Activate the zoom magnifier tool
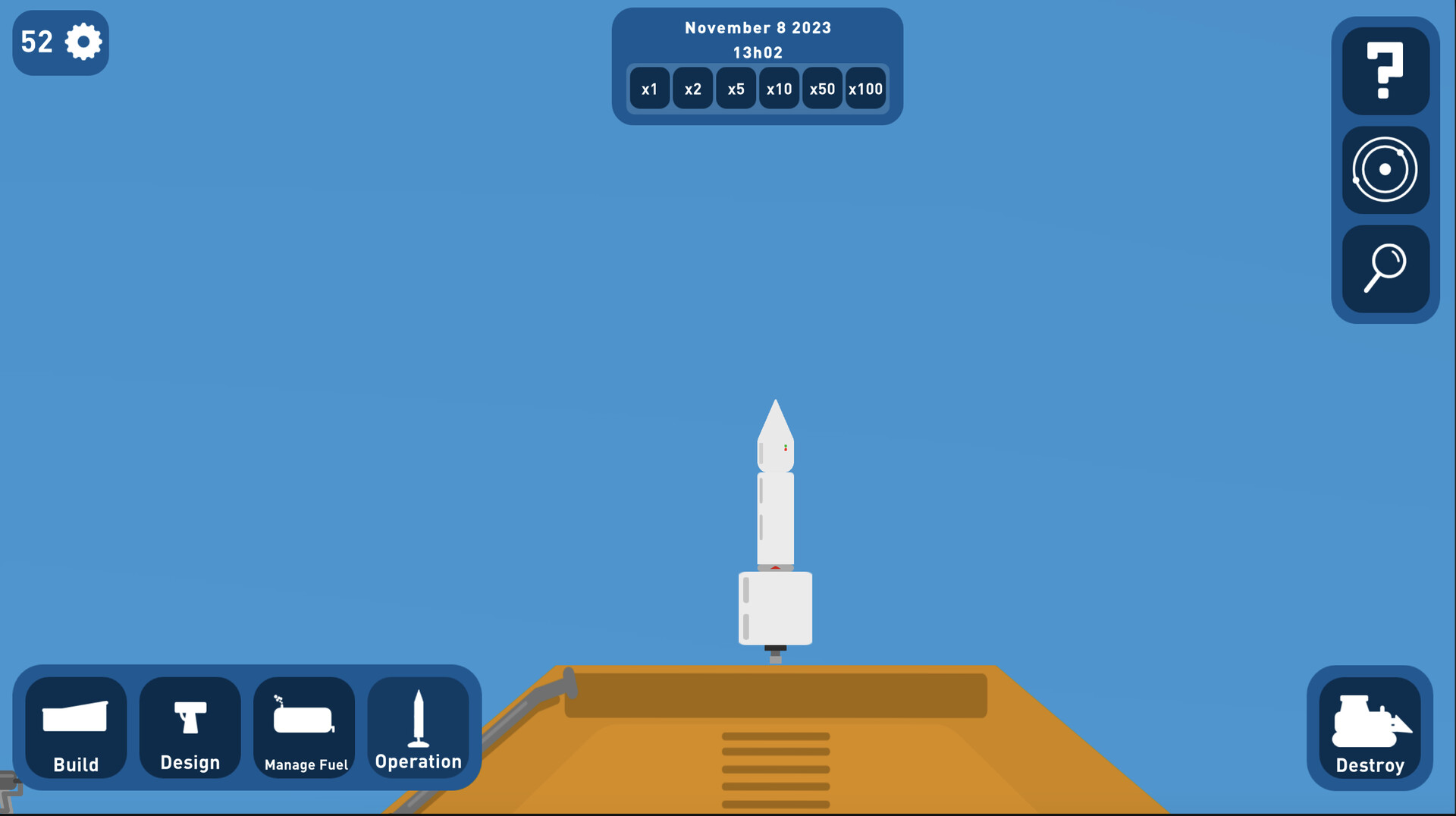Screen dimensions: 1456x816 coord(1385,270)
